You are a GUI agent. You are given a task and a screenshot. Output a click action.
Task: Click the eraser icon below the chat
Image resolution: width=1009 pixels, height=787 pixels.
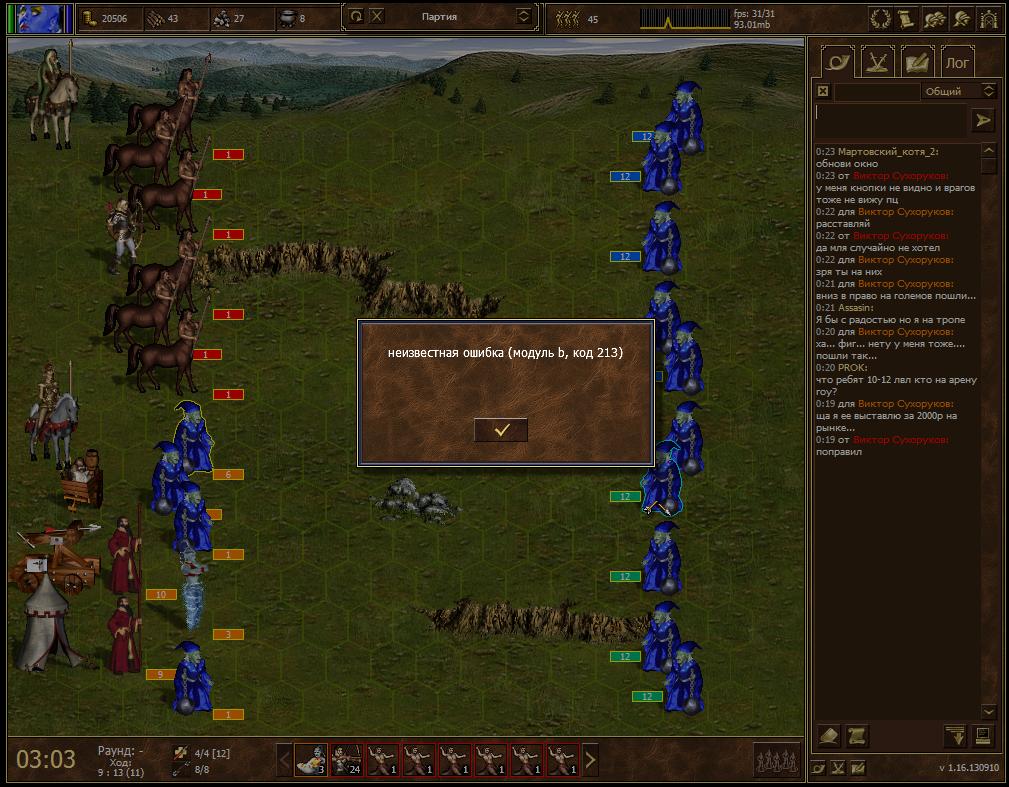pyautogui.click(x=829, y=736)
